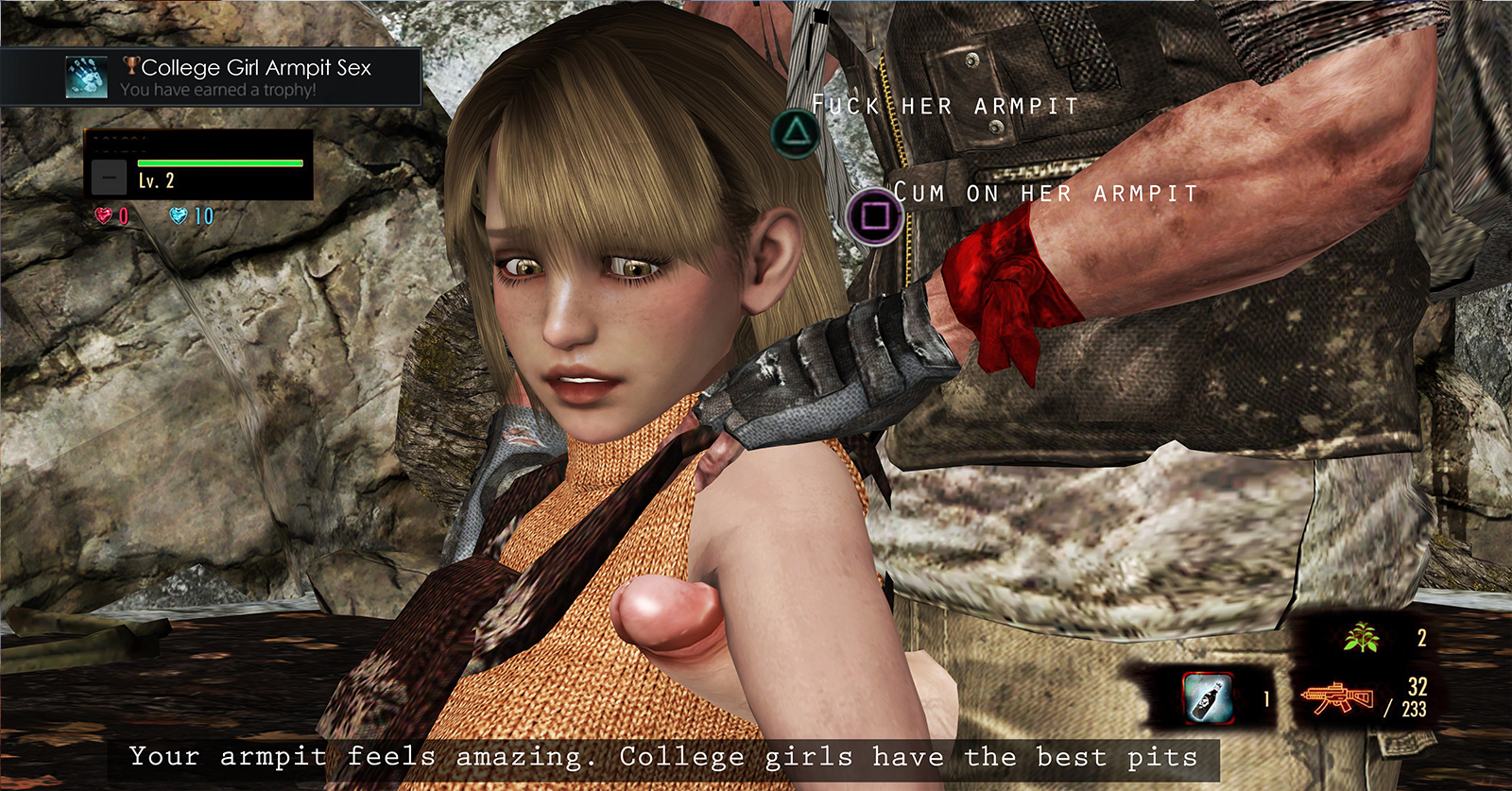The height and width of the screenshot is (791, 1512).
Task: Select the green herb item slot
Action: tap(1361, 639)
